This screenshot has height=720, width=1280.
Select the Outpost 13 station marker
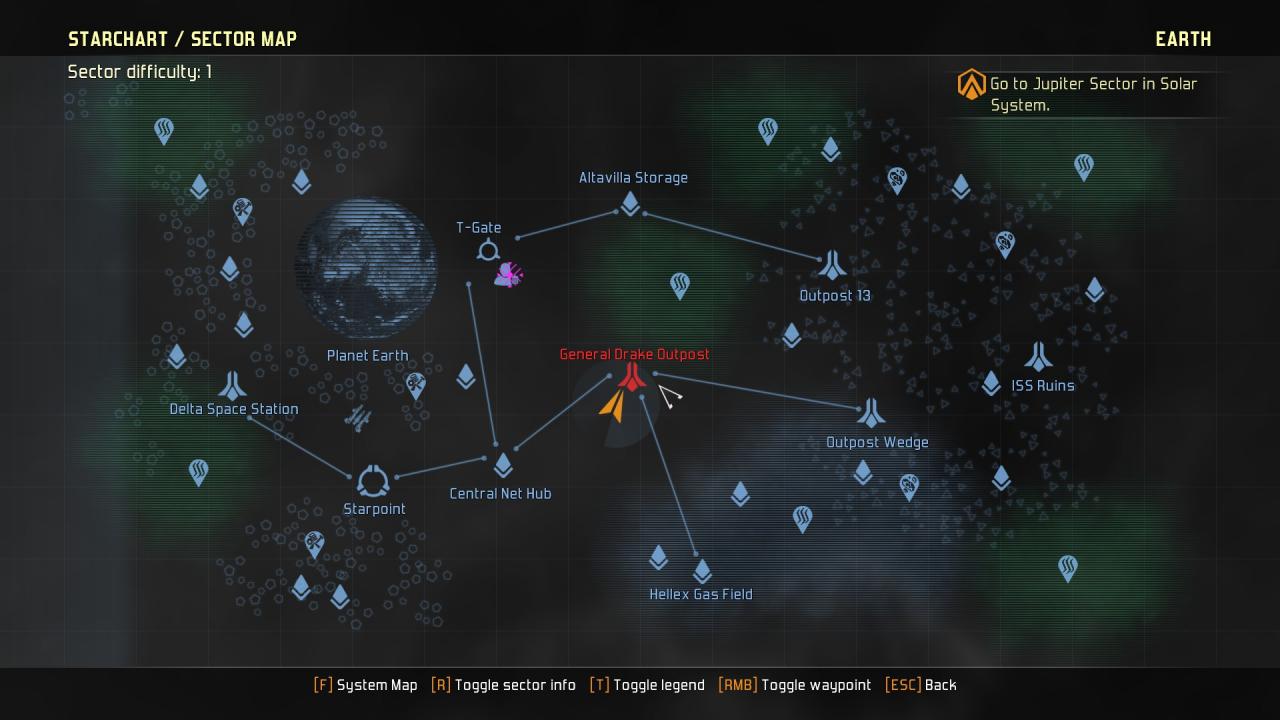click(x=832, y=265)
